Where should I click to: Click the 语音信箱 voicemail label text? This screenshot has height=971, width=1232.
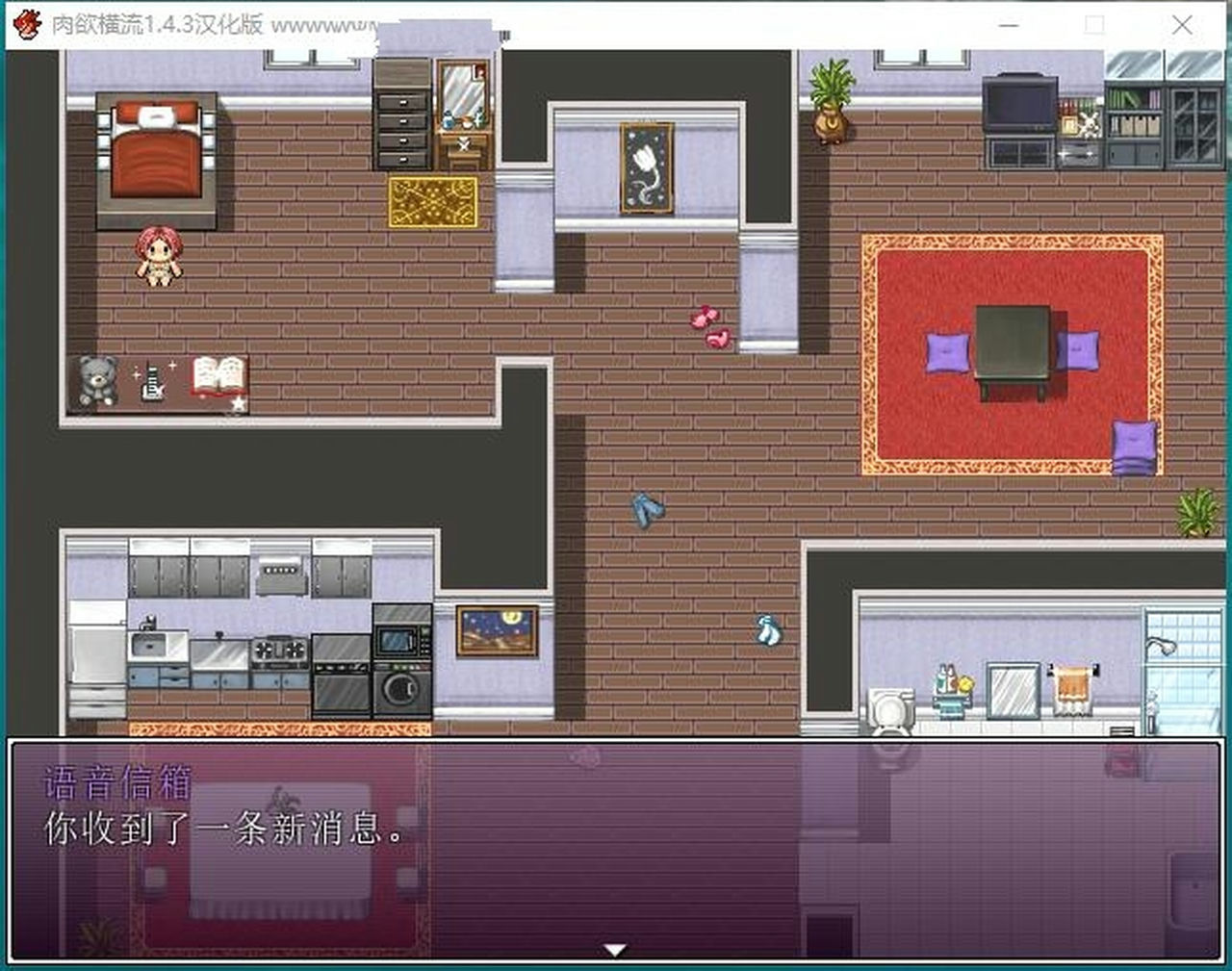coord(115,782)
